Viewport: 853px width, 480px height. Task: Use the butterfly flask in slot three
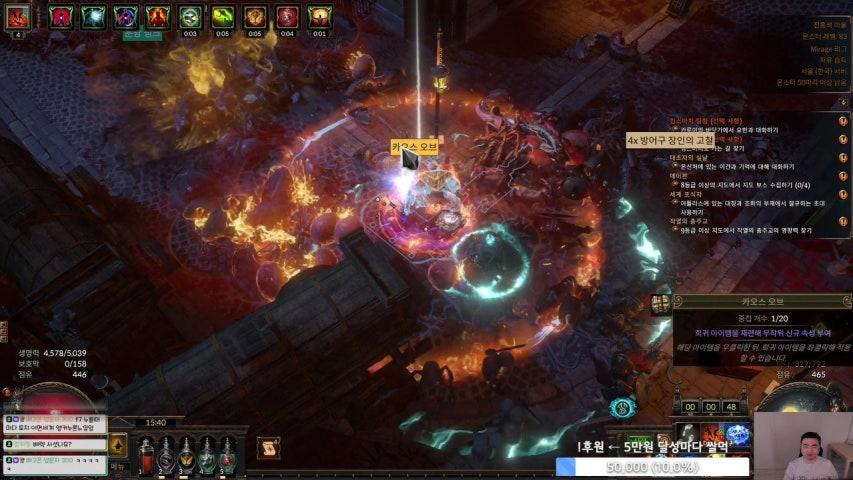pos(186,455)
